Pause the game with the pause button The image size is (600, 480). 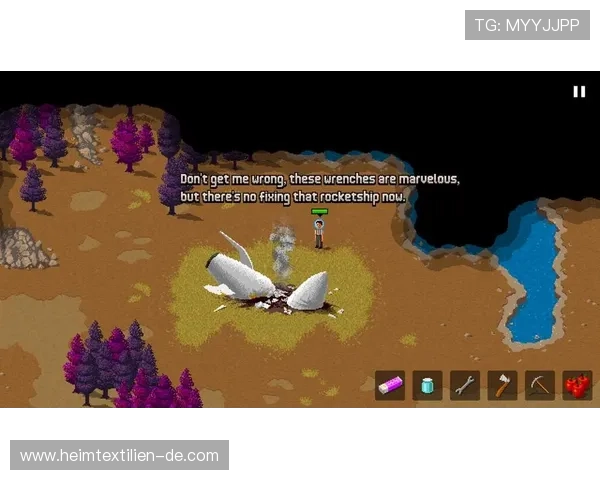coord(578,91)
